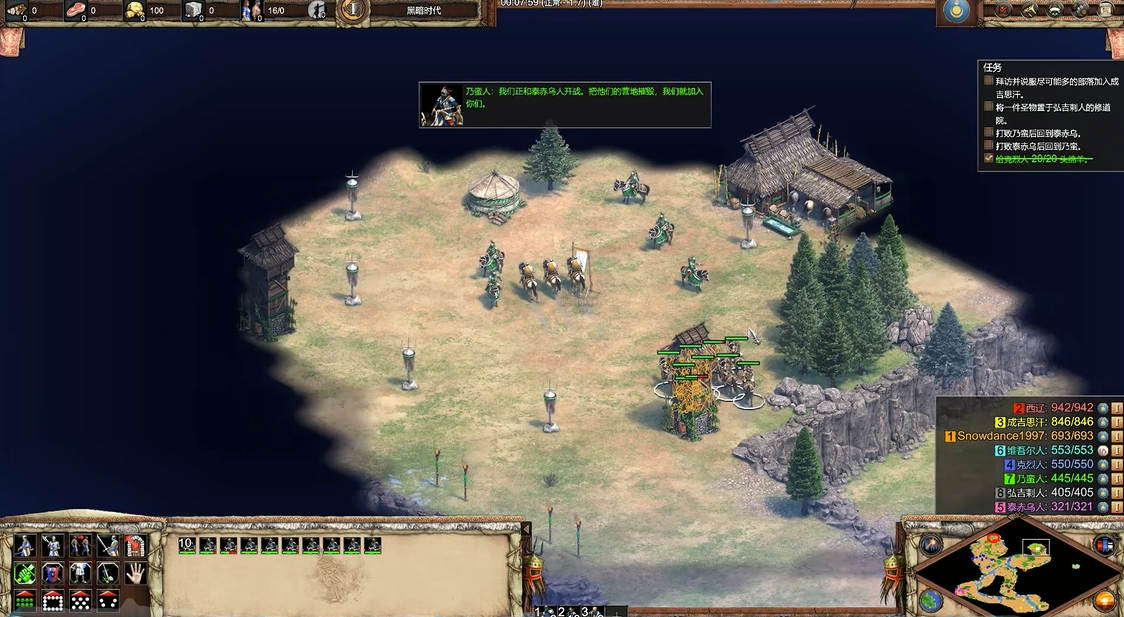The image size is (1124, 617).
Task: Pick the flank formation icon
Action: 107,600
